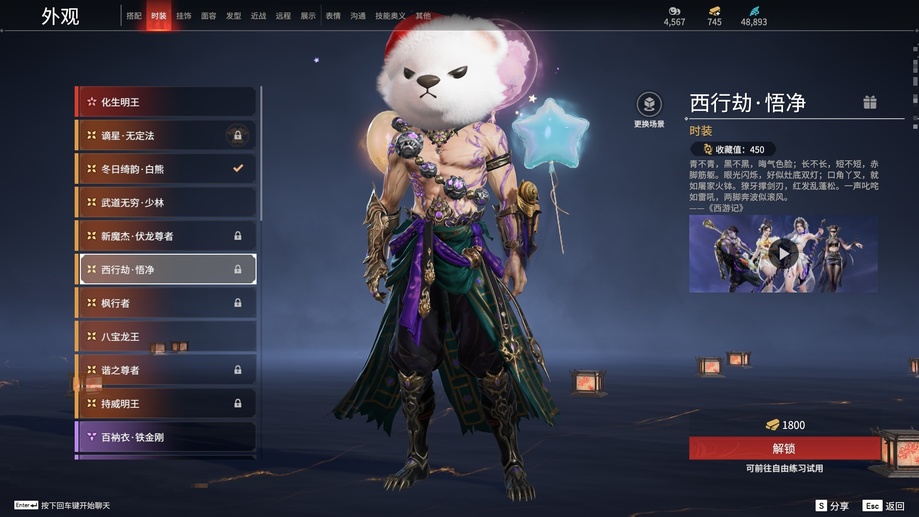Select the 冬日绮韵·白熊 outfit
The height and width of the screenshot is (517, 919).
[166, 169]
